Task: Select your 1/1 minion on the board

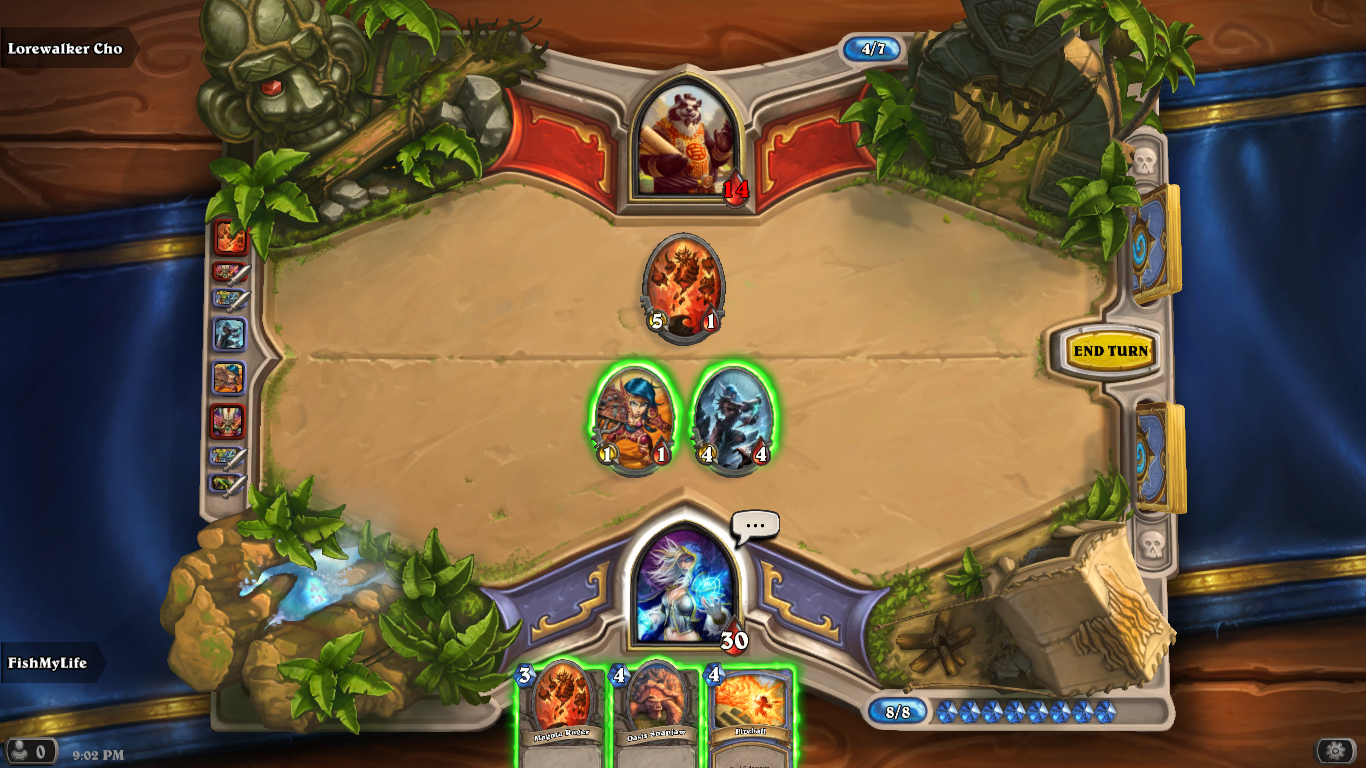Action: [634, 418]
